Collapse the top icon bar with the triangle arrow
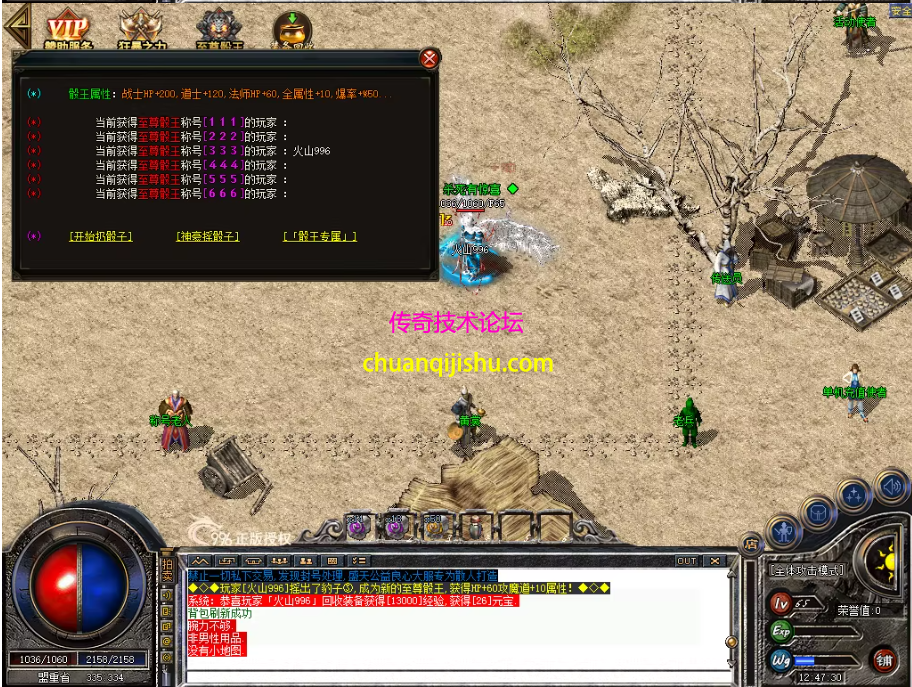 click(16, 26)
